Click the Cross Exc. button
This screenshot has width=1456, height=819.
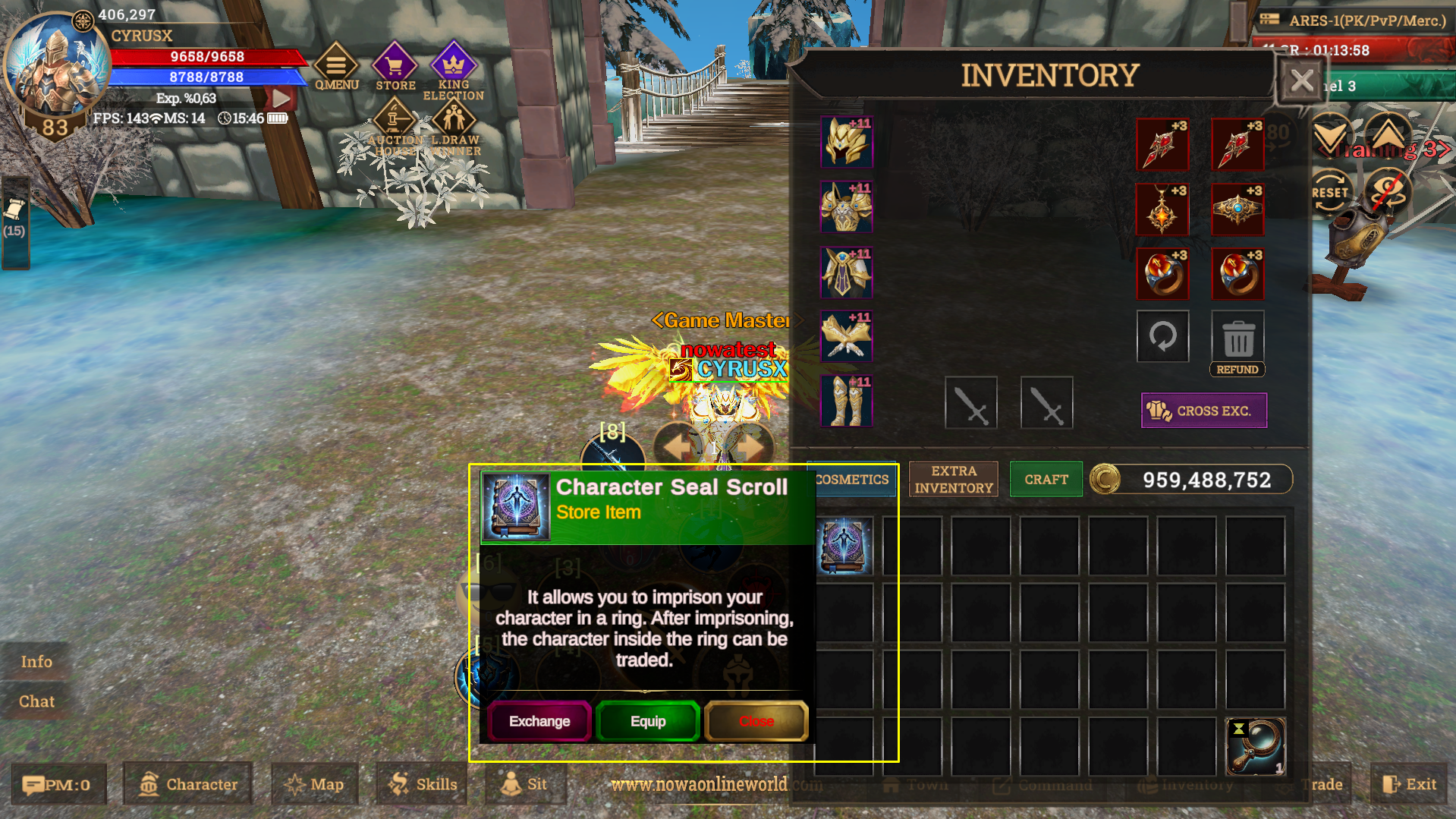pyautogui.click(x=1203, y=411)
